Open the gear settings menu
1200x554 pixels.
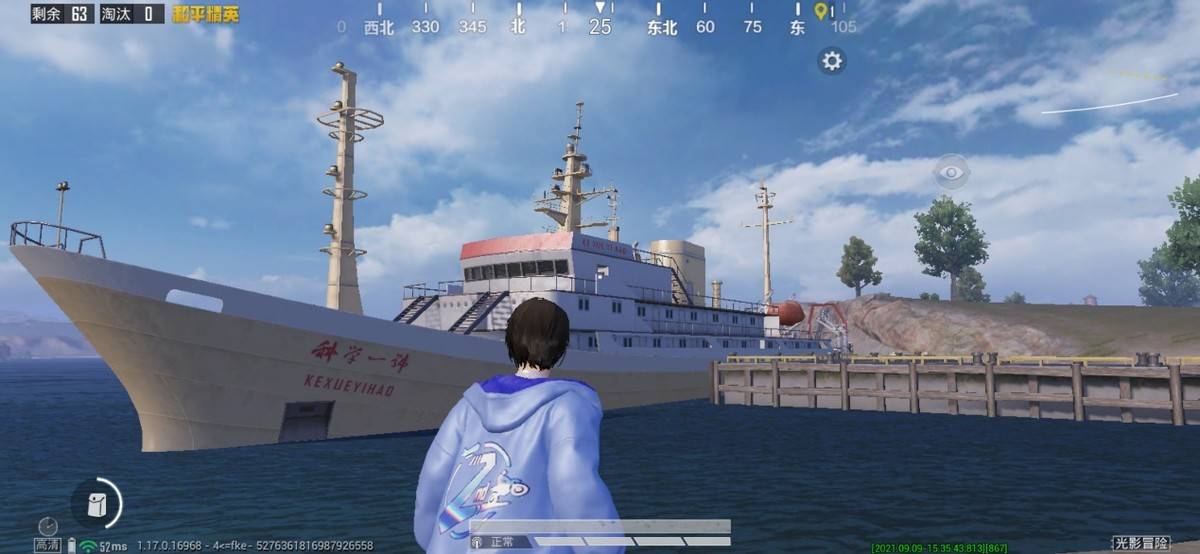click(832, 61)
